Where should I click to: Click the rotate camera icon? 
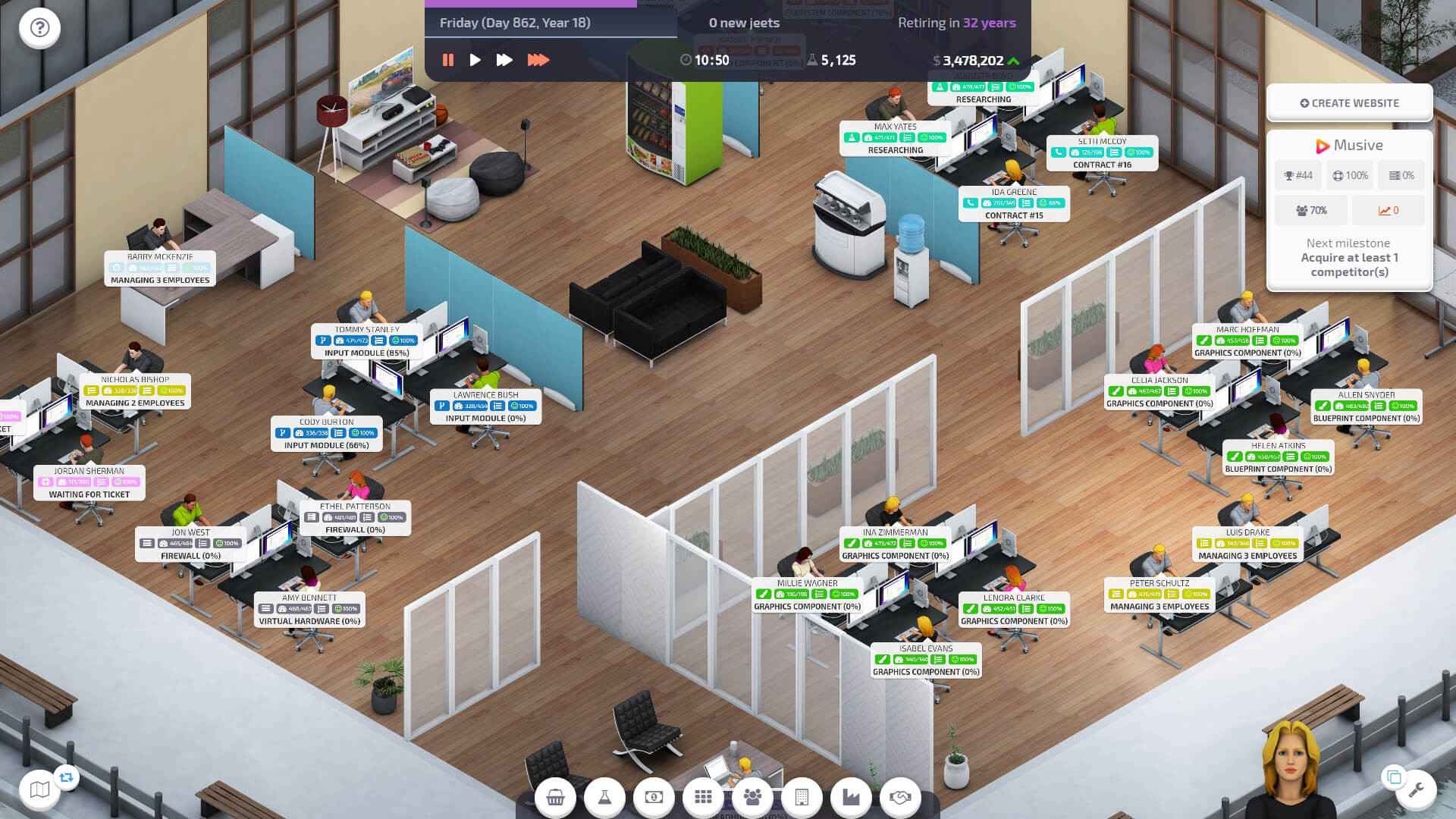[x=67, y=778]
